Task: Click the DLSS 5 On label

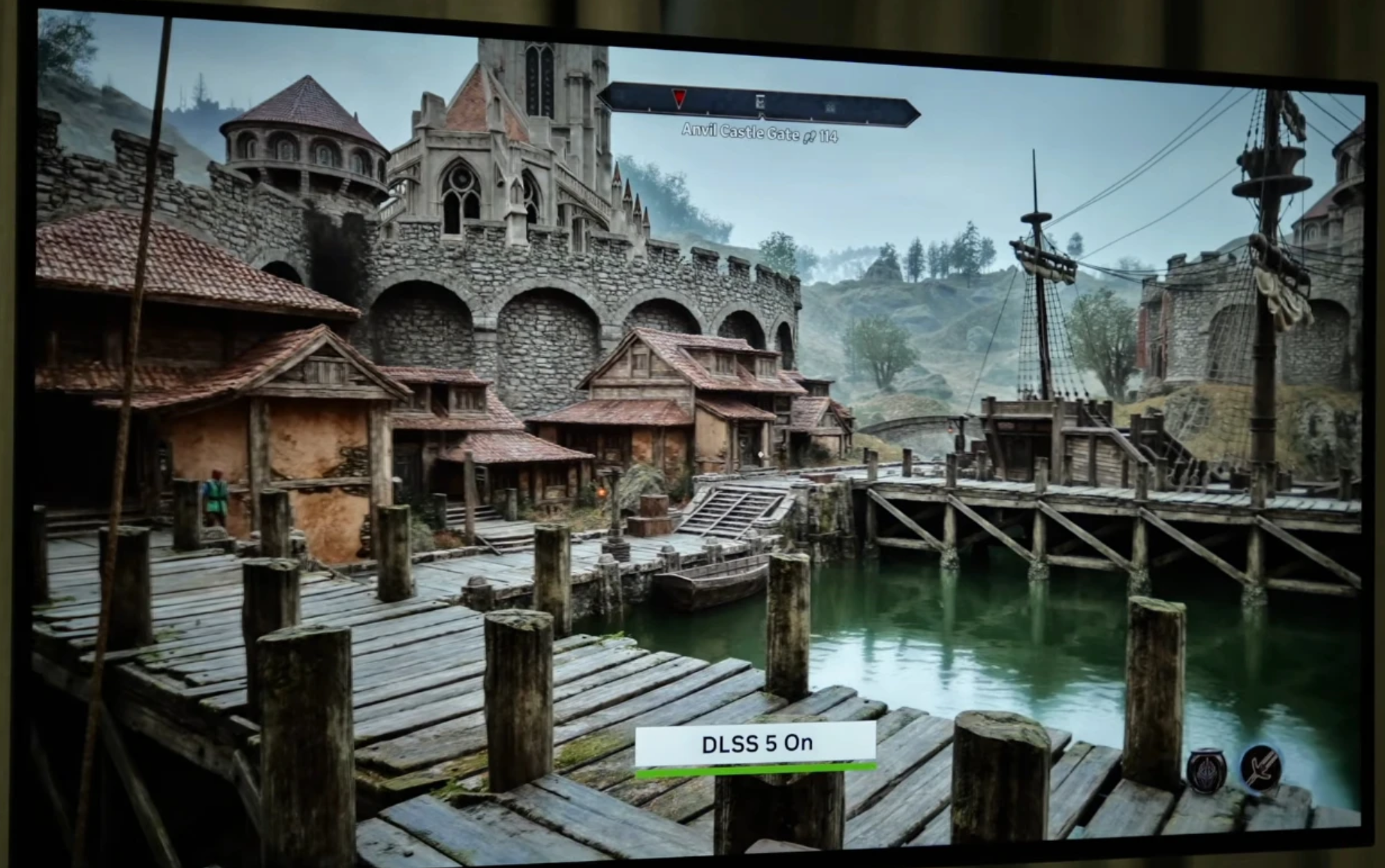Action: (756, 744)
